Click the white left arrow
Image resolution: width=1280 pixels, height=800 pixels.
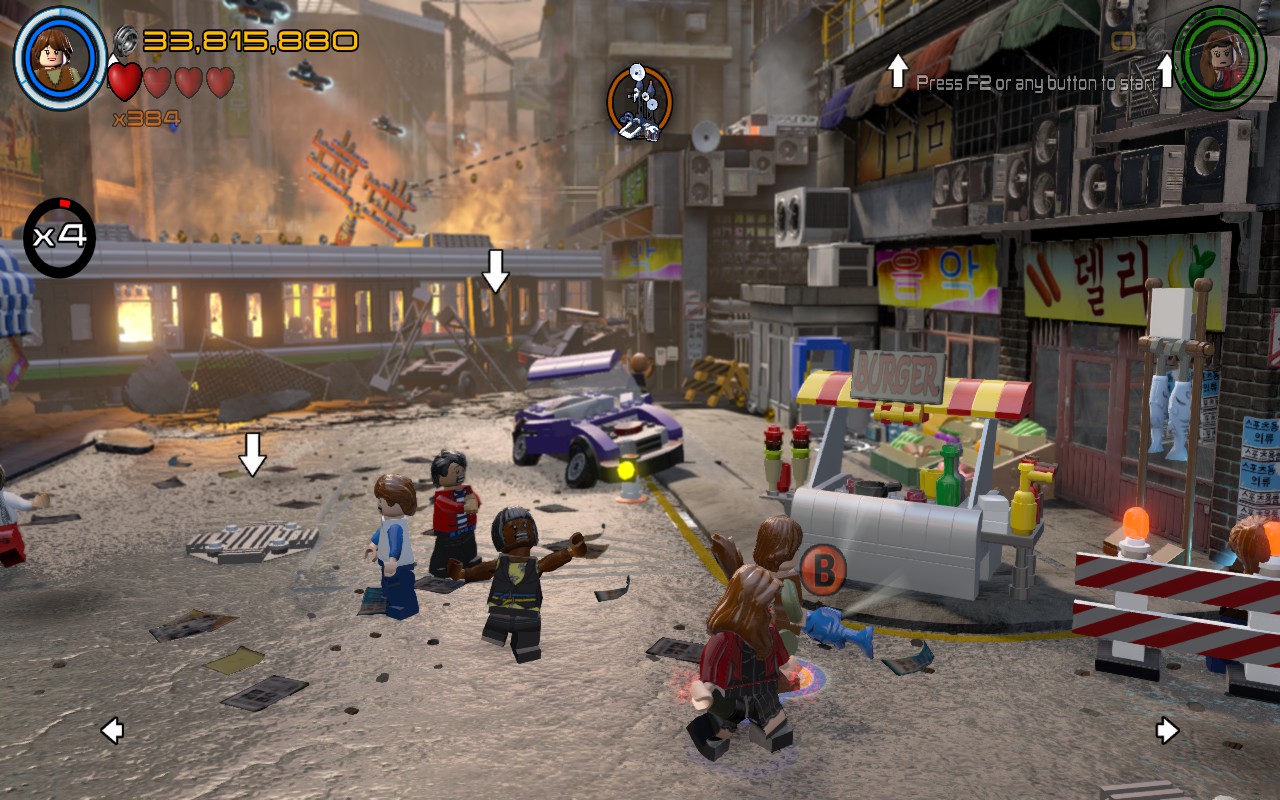pos(112,731)
